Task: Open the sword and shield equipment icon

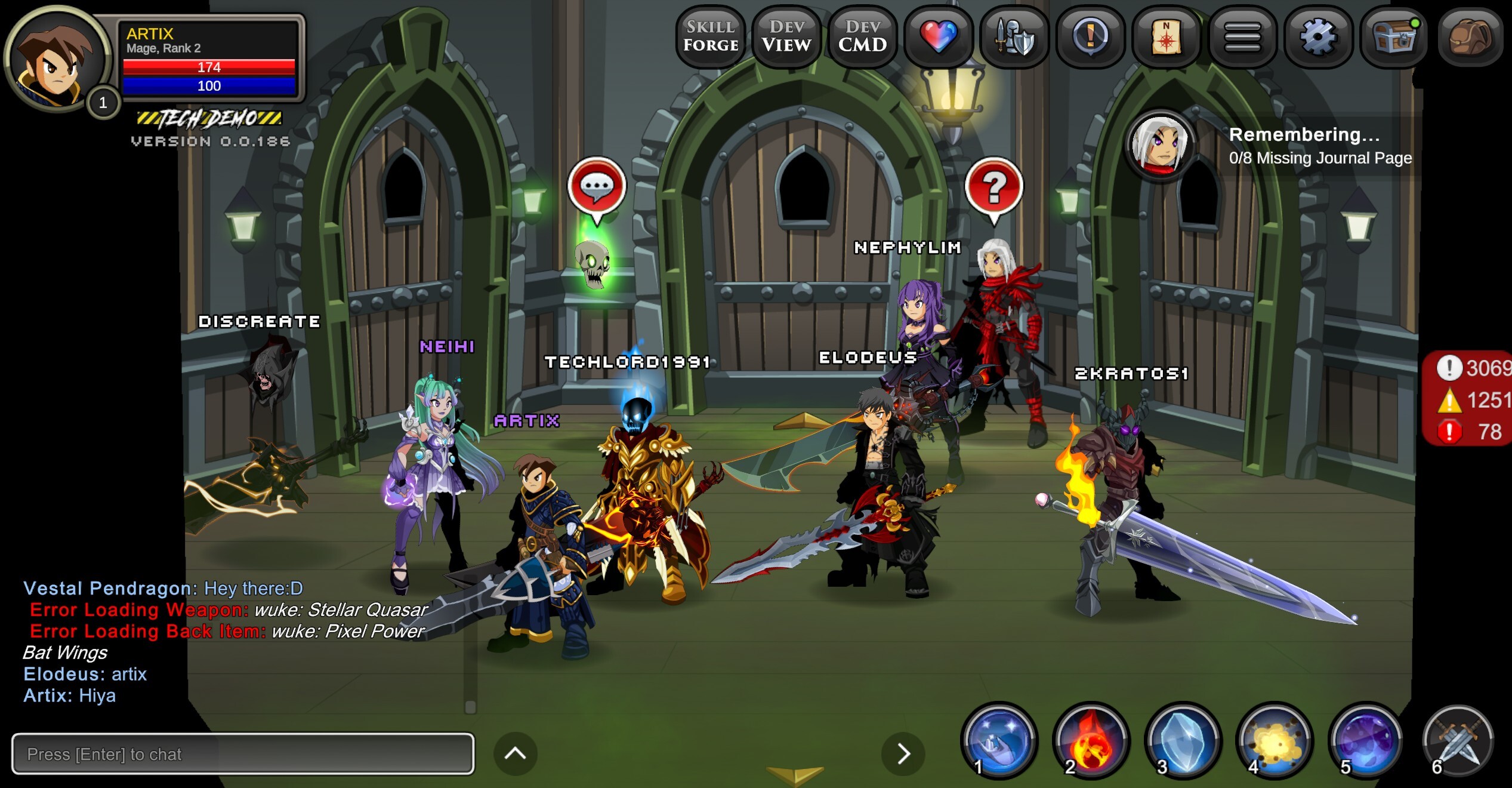Action: pyautogui.click(x=1014, y=37)
